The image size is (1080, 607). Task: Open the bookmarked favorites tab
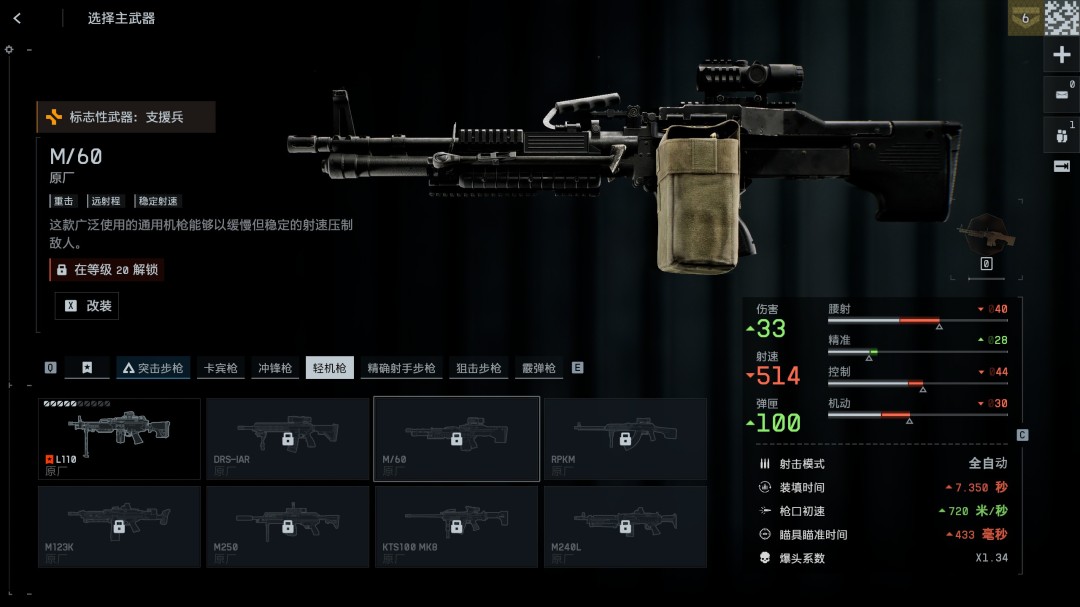(87, 368)
